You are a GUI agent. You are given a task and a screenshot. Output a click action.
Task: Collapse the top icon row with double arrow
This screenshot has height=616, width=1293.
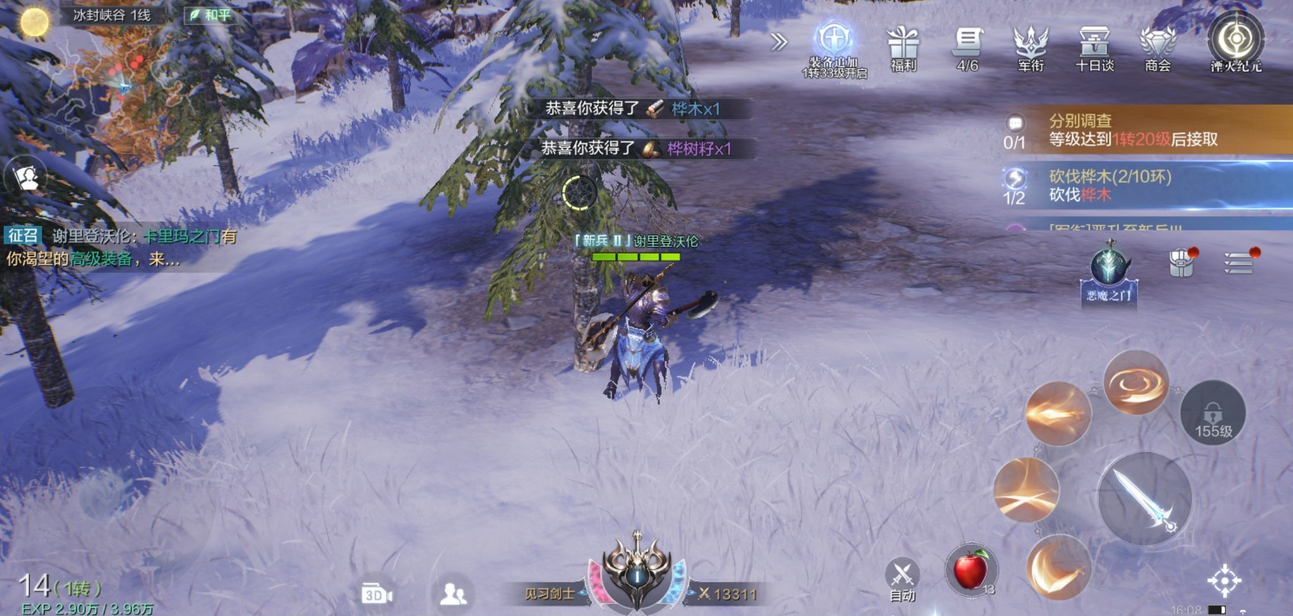click(779, 42)
